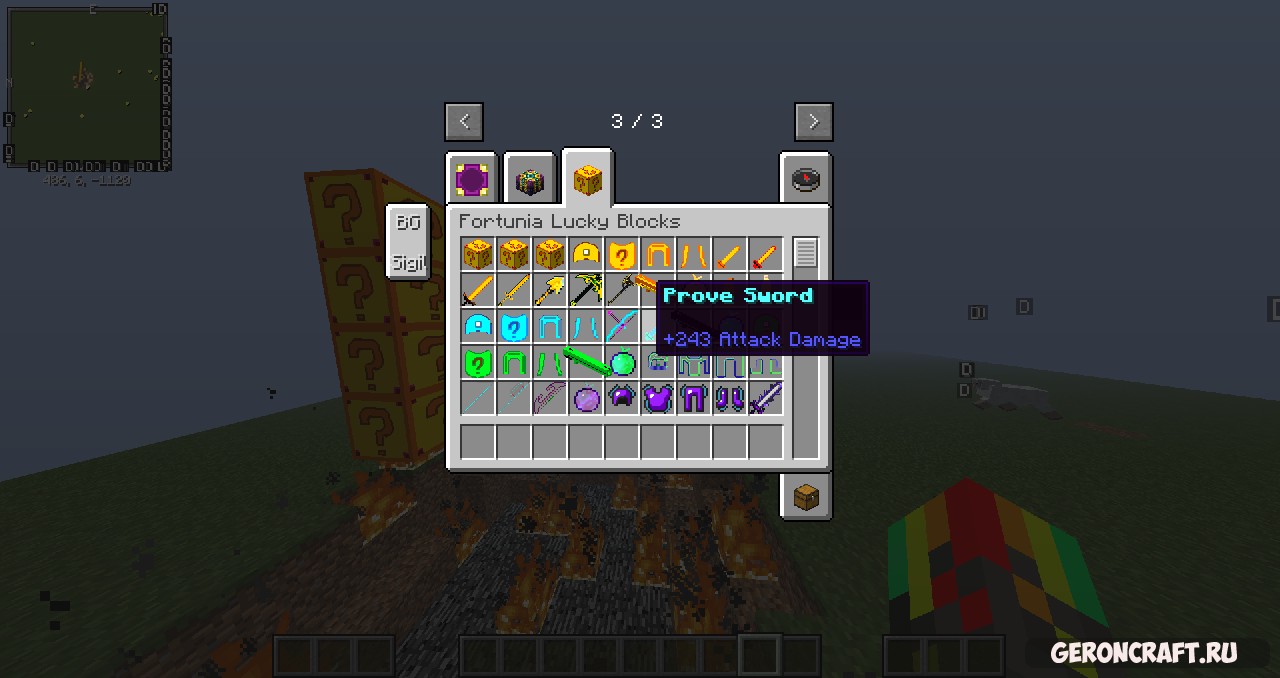Click the creative inventory scrollbar handle
This screenshot has width=1280, height=678.
(x=806, y=253)
